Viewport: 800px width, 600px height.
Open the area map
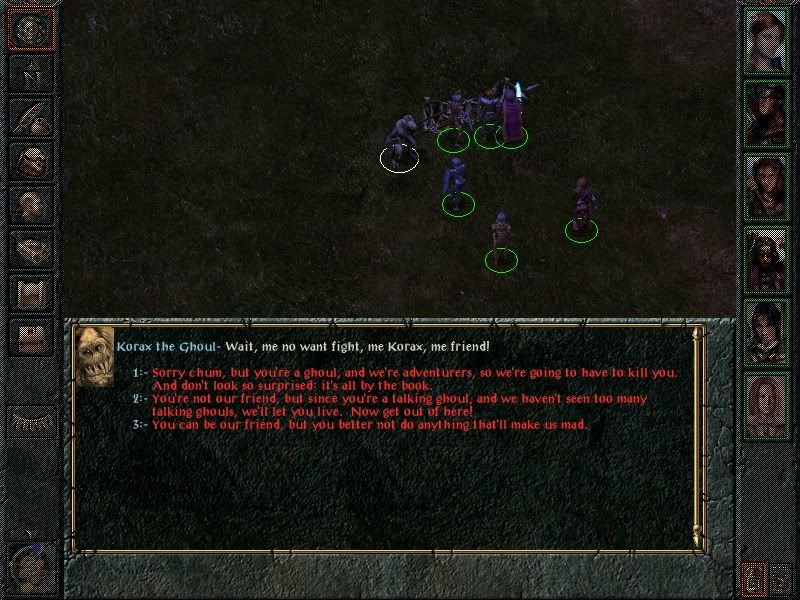click(x=30, y=73)
